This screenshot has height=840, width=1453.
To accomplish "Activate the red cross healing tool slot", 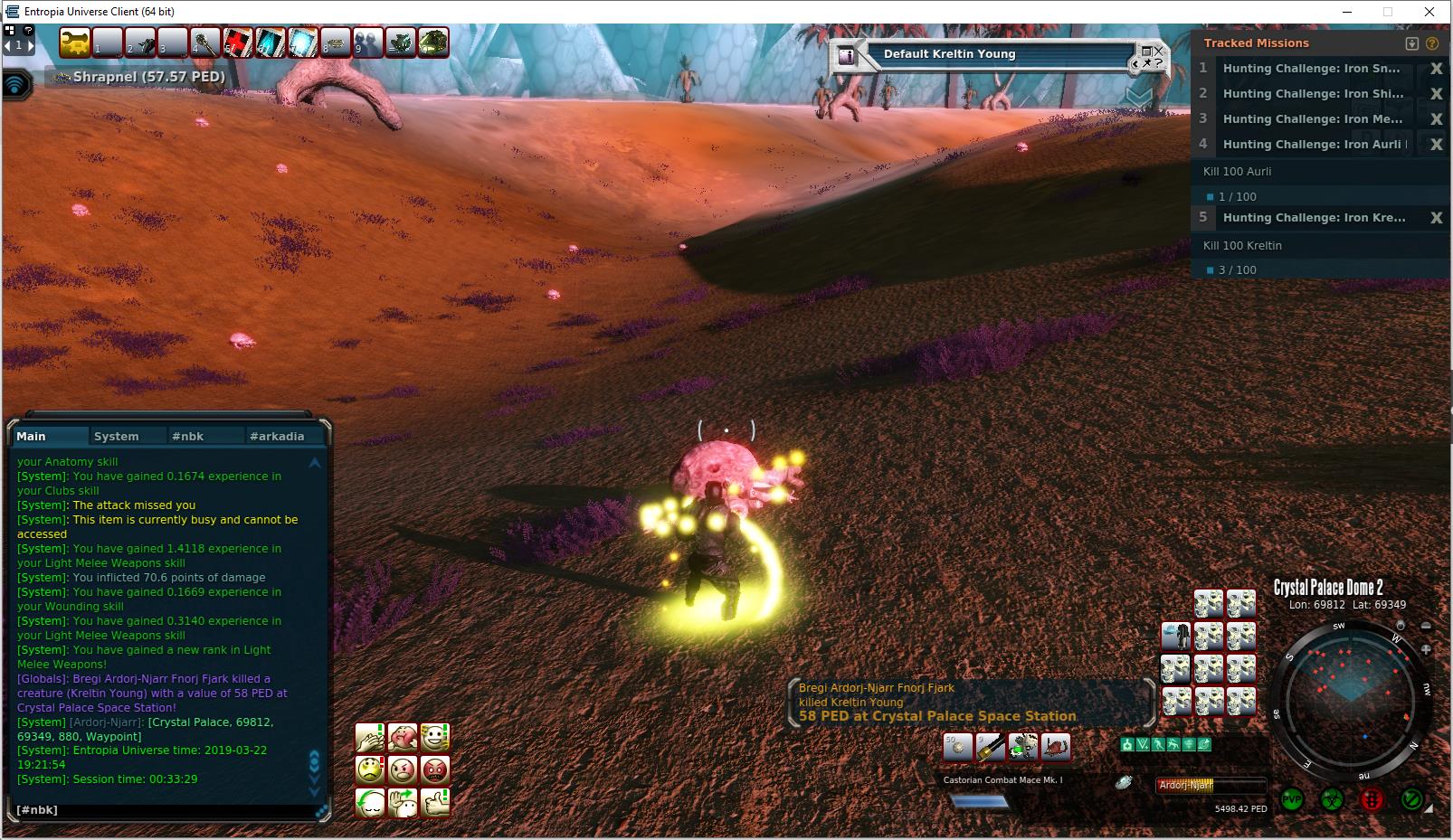I will (238, 42).
